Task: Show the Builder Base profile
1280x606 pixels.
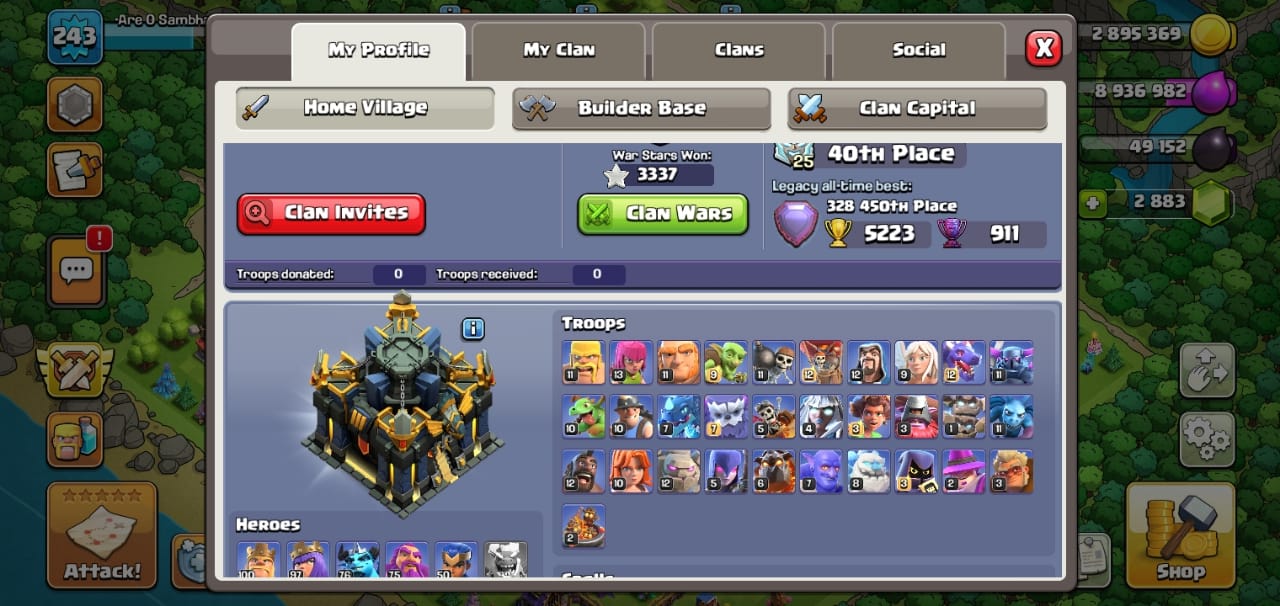Action: tap(641, 108)
